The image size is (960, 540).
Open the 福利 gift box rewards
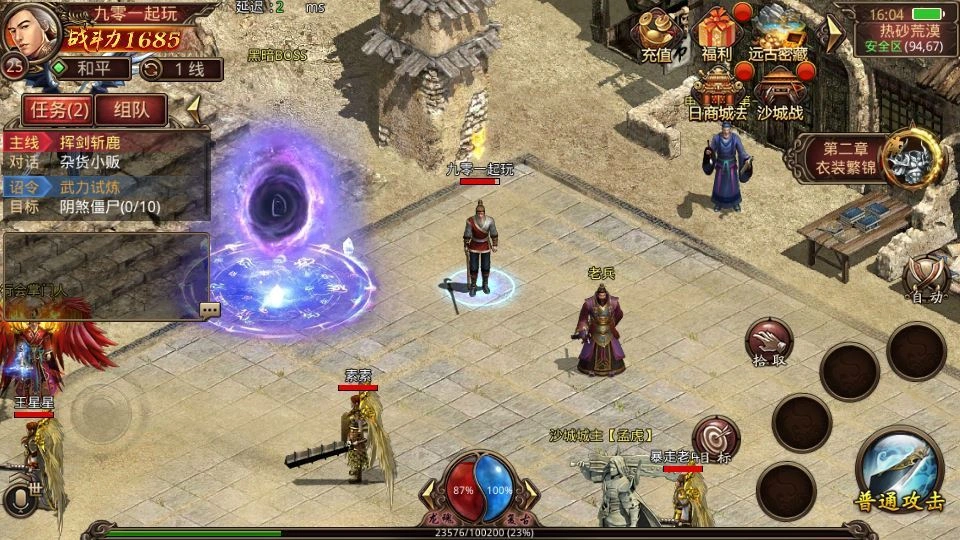716,33
